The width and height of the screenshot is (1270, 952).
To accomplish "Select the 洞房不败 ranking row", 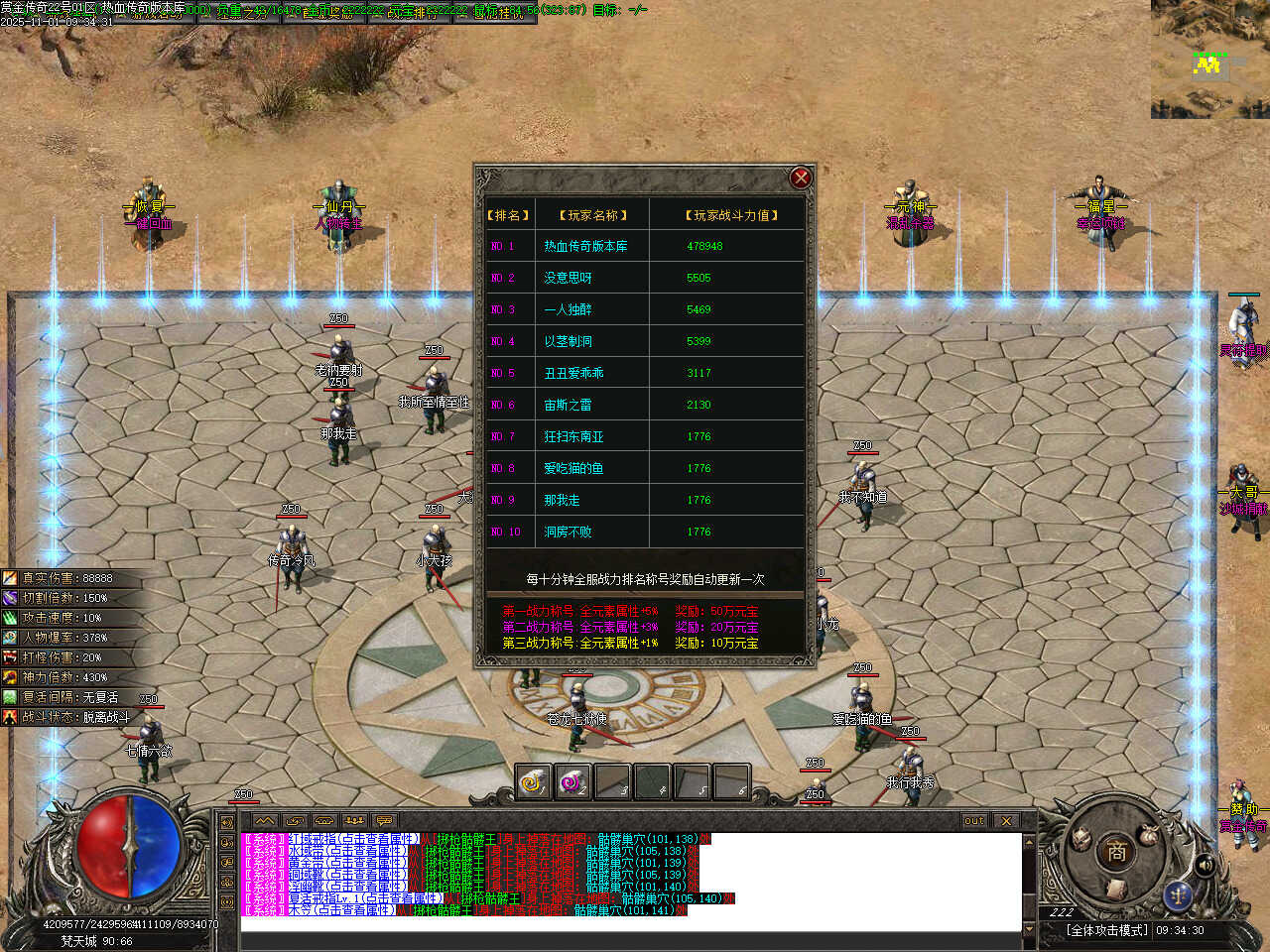I will [645, 532].
